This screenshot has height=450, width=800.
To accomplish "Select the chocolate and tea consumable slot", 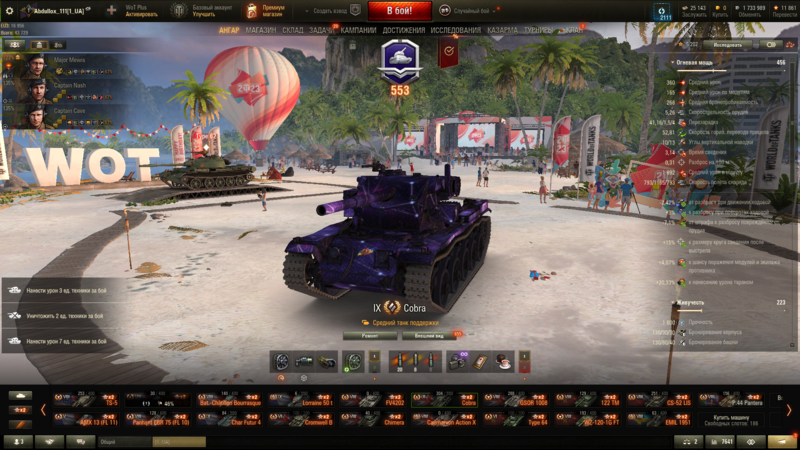I will tap(501, 361).
